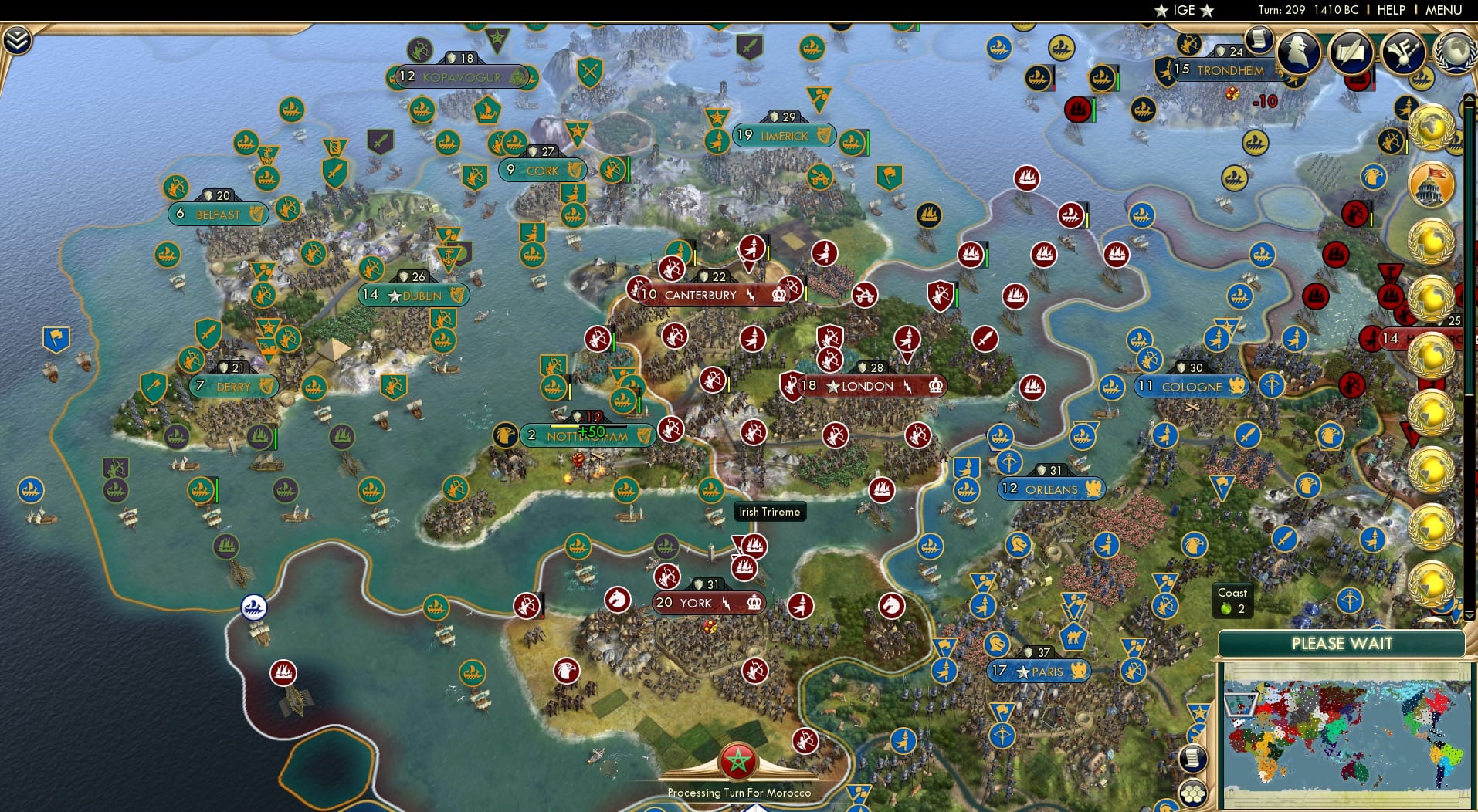Open Social Policies with the quill scroll icon
Viewport: 1478px width, 812px height.
pyautogui.click(x=1354, y=52)
